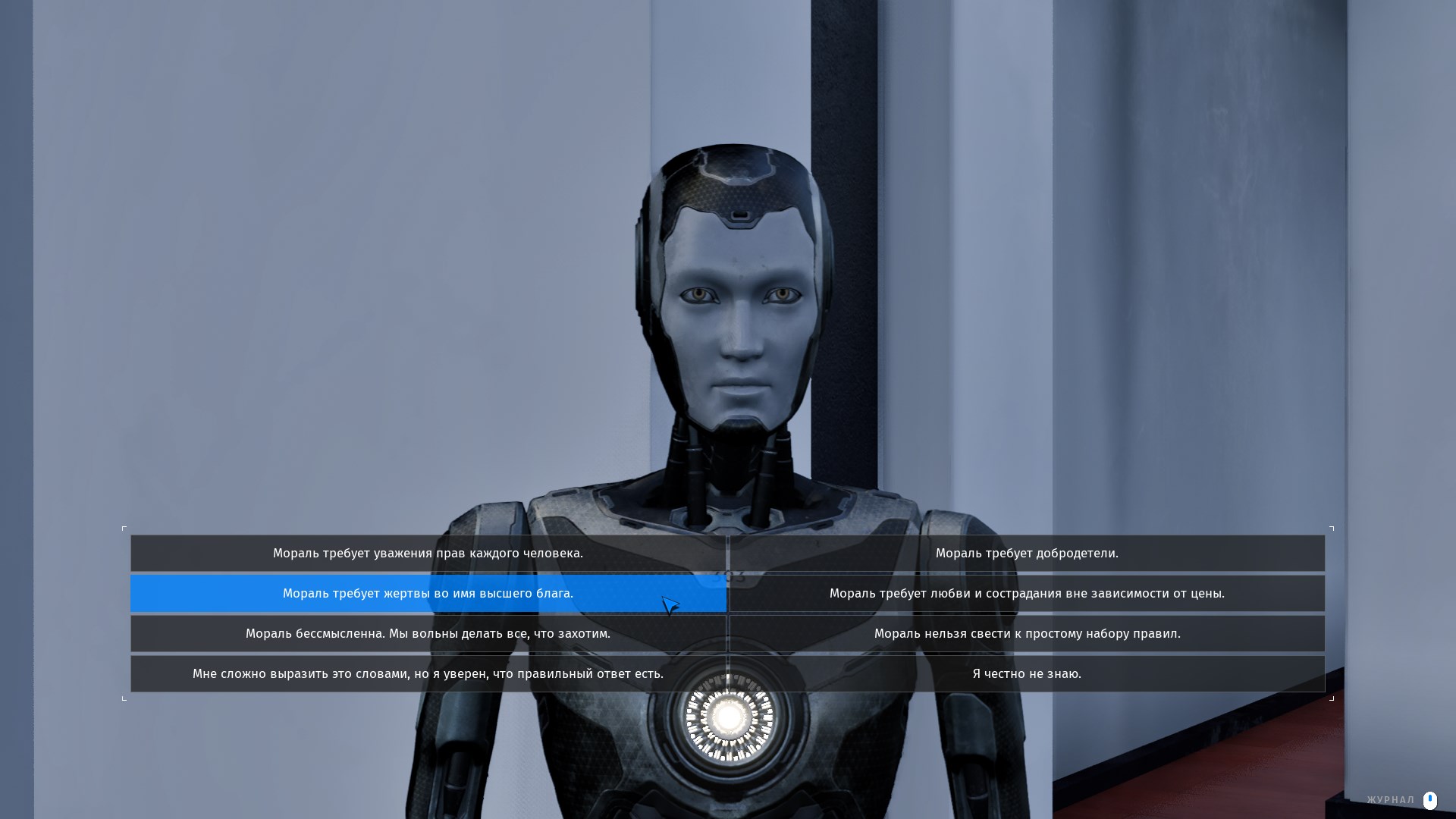Click the vertical divider between the answer columns
The width and height of the screenshot is (1456, 819).
[x=728, y=613]
